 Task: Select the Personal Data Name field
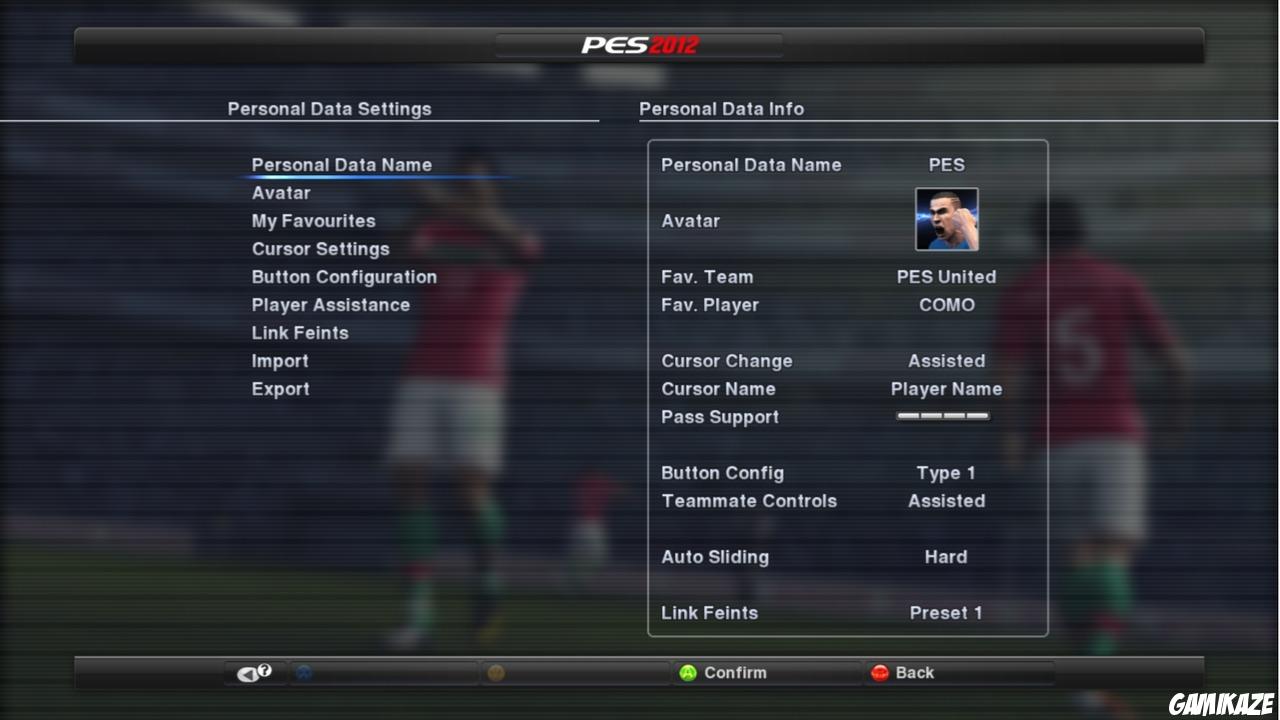343,164
